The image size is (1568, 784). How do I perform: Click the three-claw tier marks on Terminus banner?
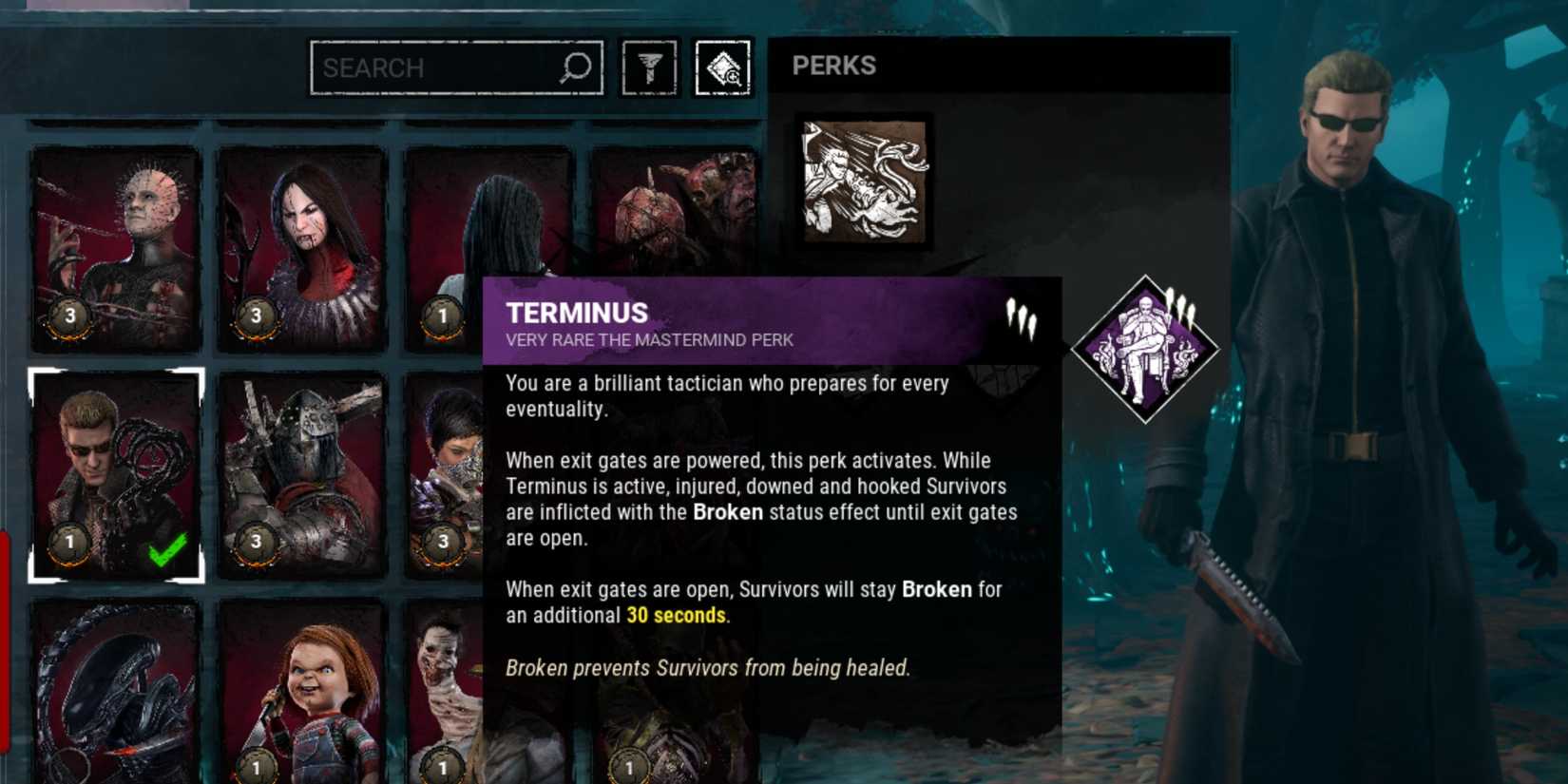pyautogui.click(x=1021, y=321)
